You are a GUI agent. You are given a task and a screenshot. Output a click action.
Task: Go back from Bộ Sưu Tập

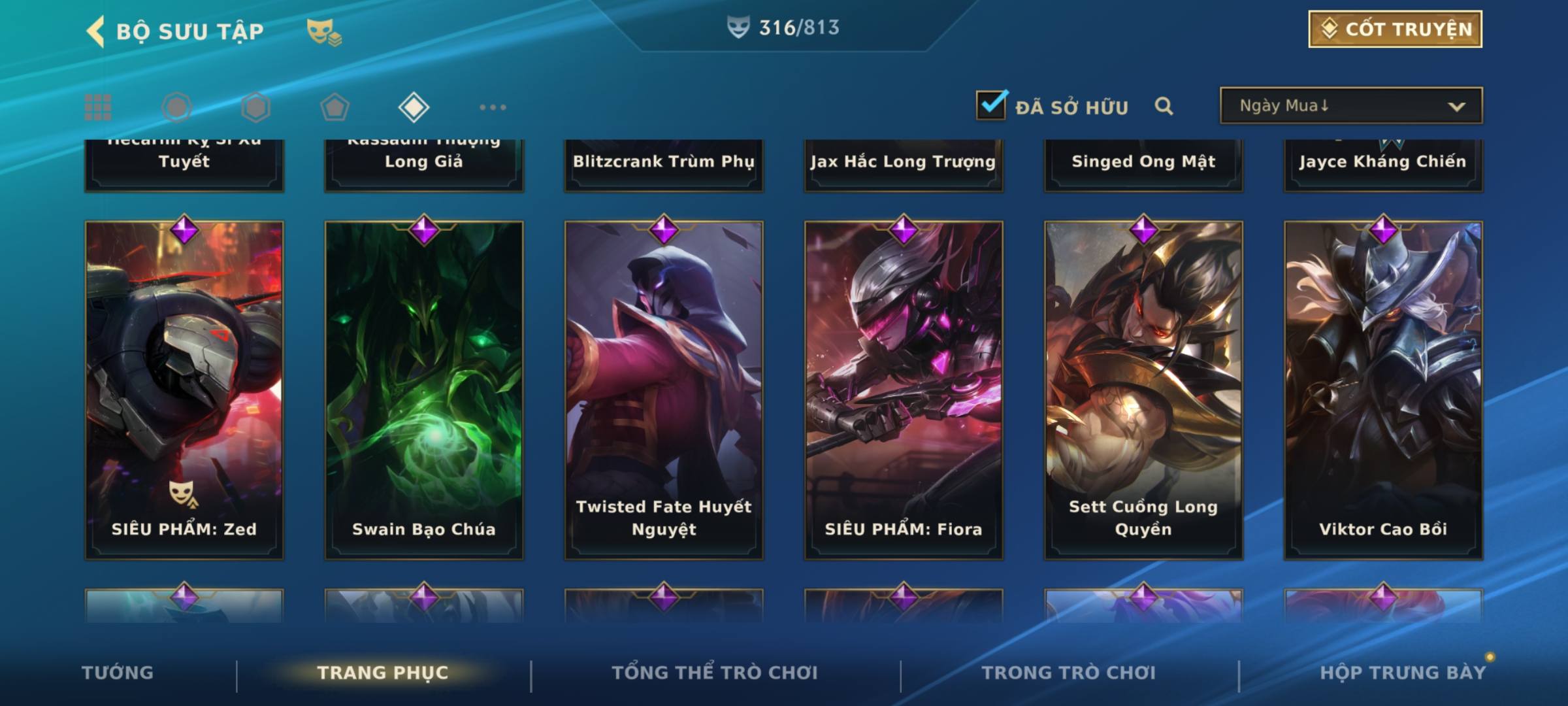[x=95, y=31]
